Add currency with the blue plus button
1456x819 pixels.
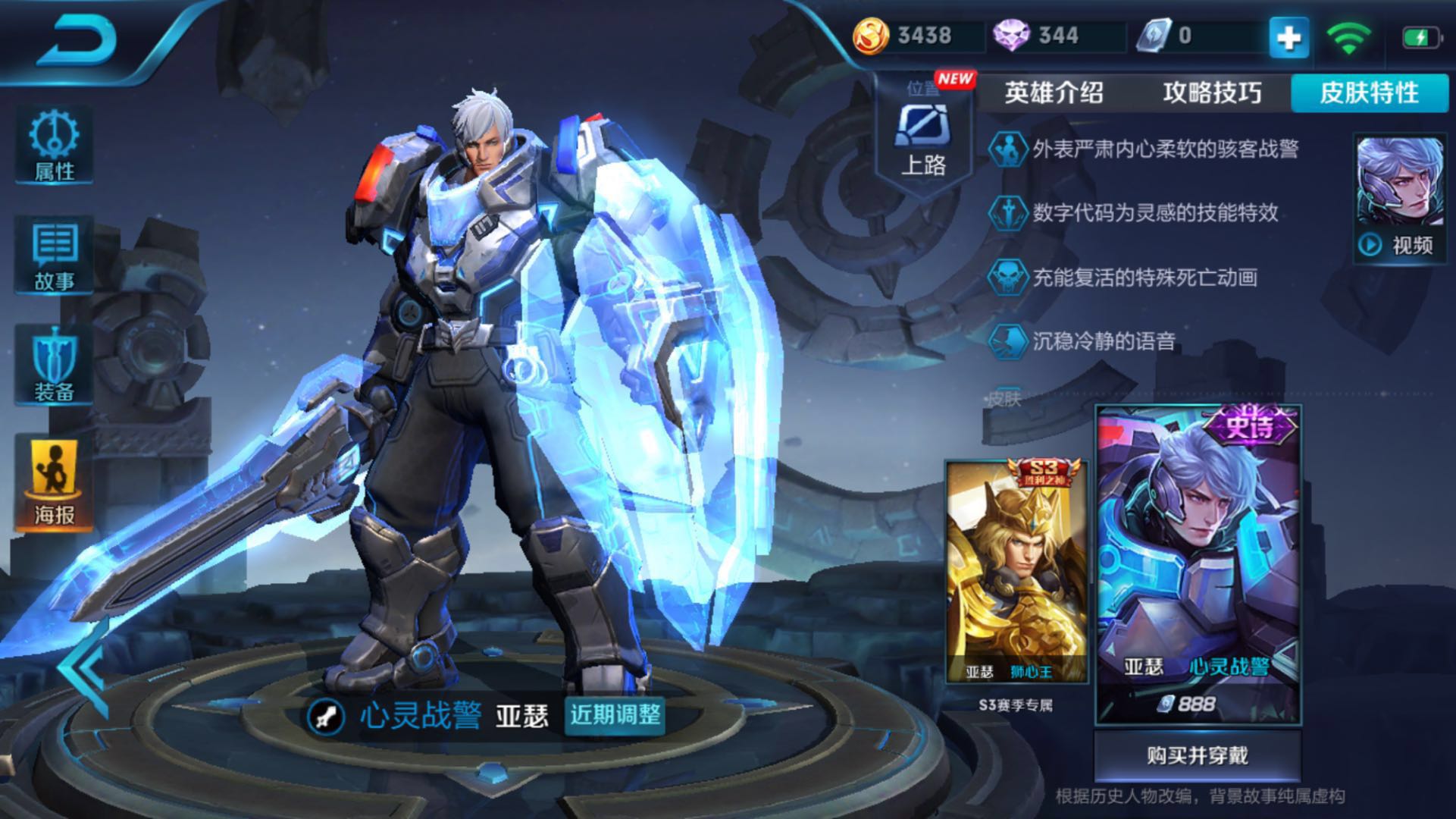coord(1288,37)
